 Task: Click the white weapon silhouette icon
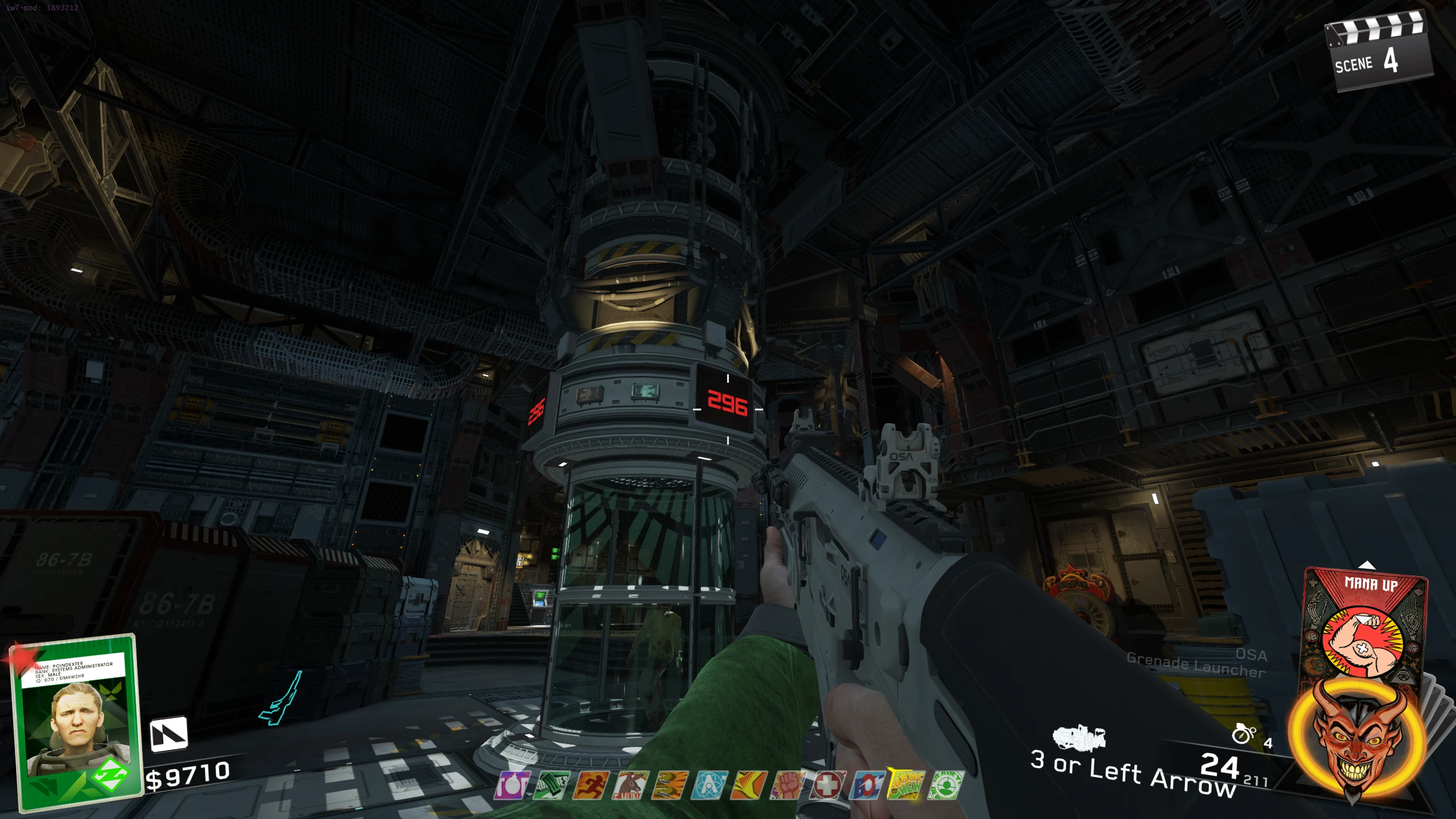pos(1079,737)
